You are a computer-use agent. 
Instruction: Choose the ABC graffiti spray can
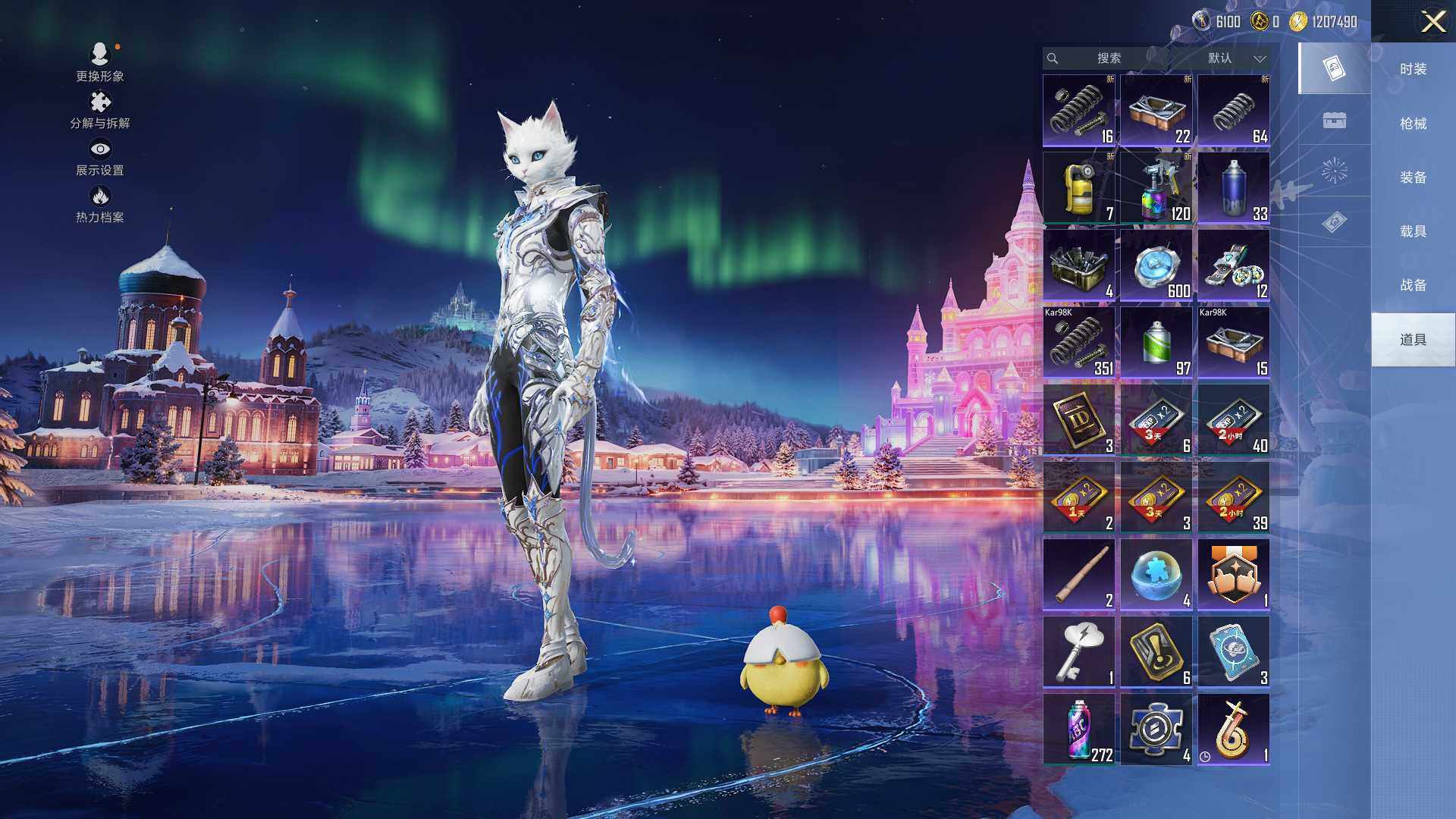click(x=1079, y=730)
